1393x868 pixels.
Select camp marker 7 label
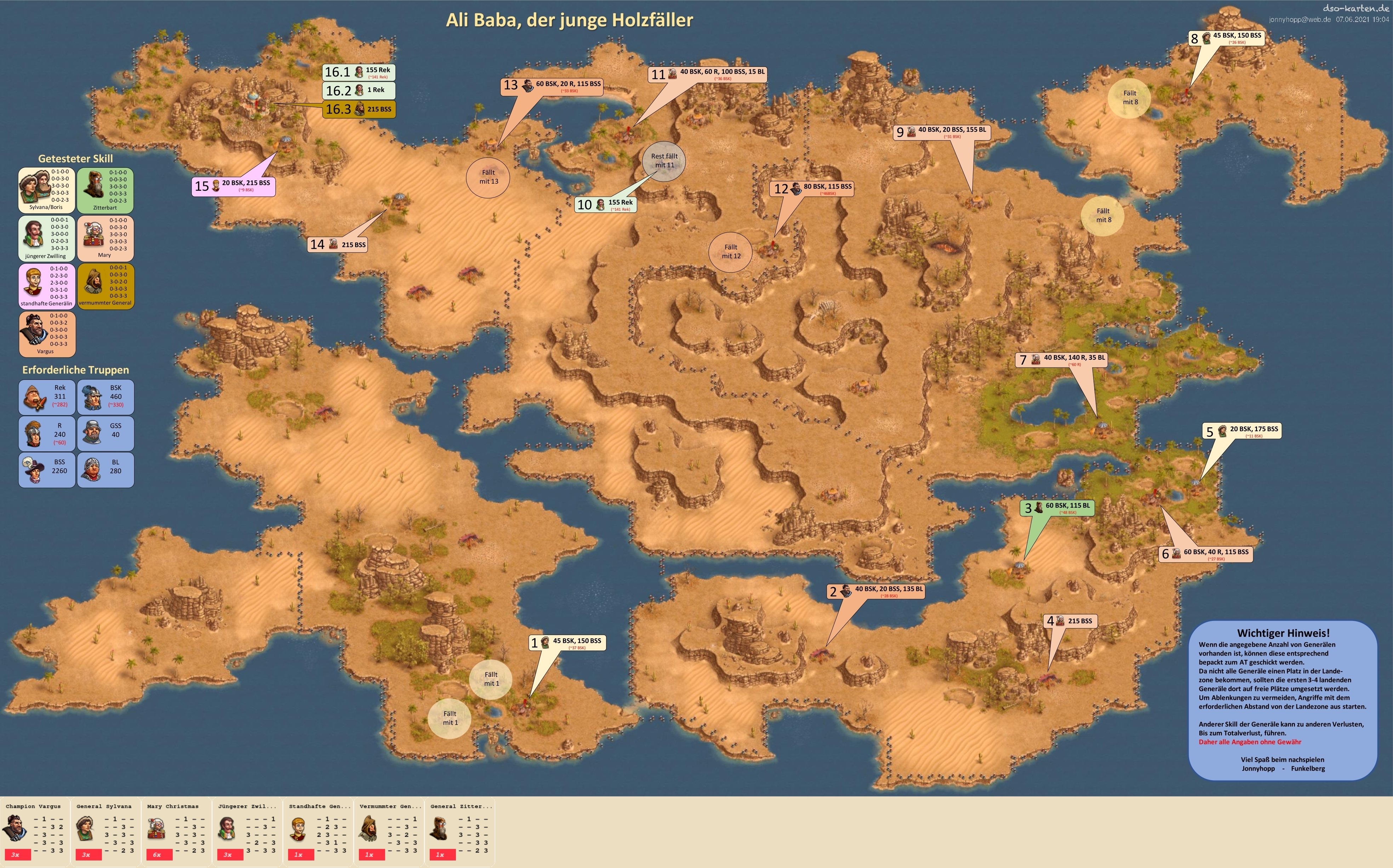coord(1061,359)
